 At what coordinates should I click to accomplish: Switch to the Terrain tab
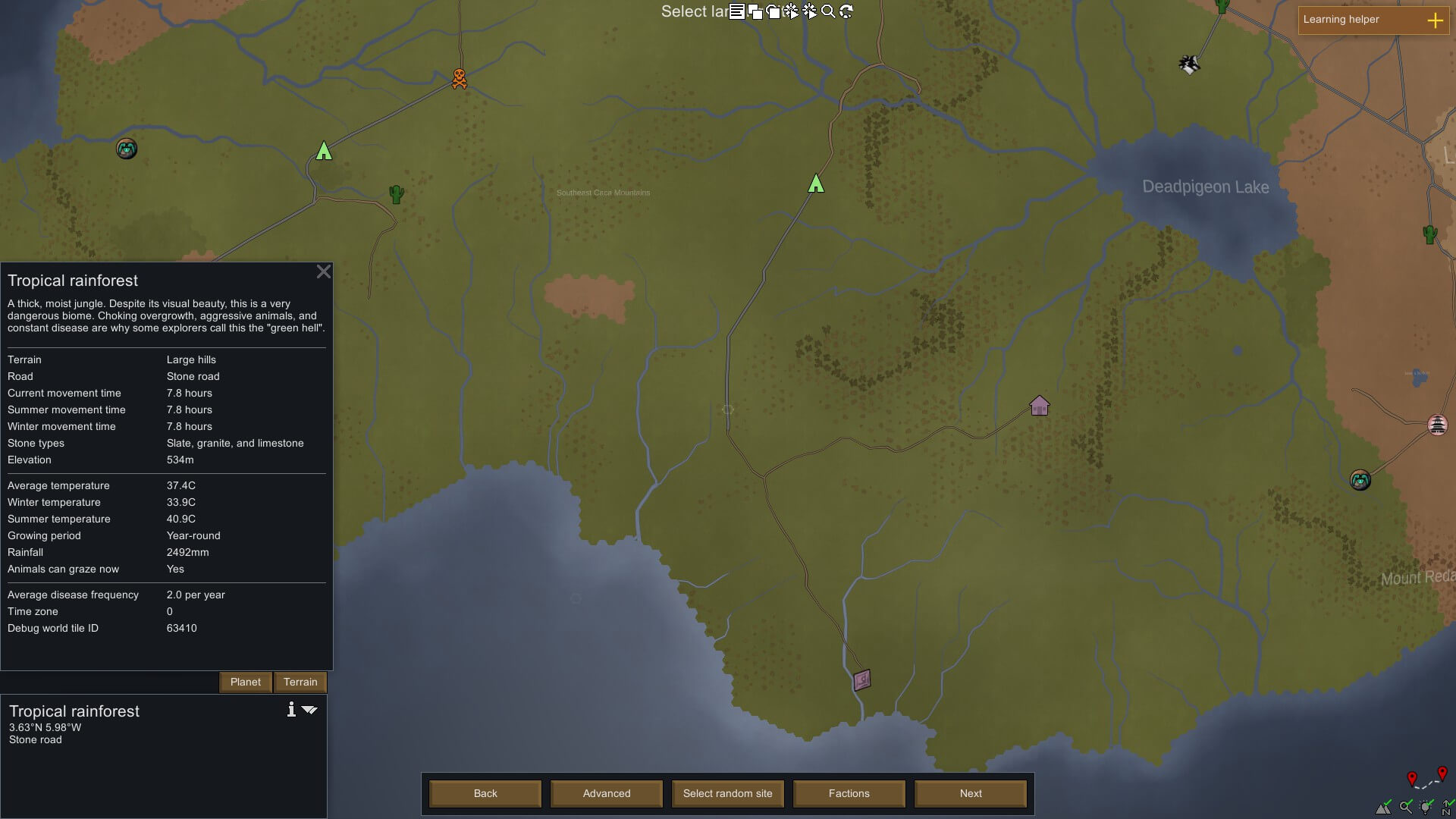pos(300,682)
